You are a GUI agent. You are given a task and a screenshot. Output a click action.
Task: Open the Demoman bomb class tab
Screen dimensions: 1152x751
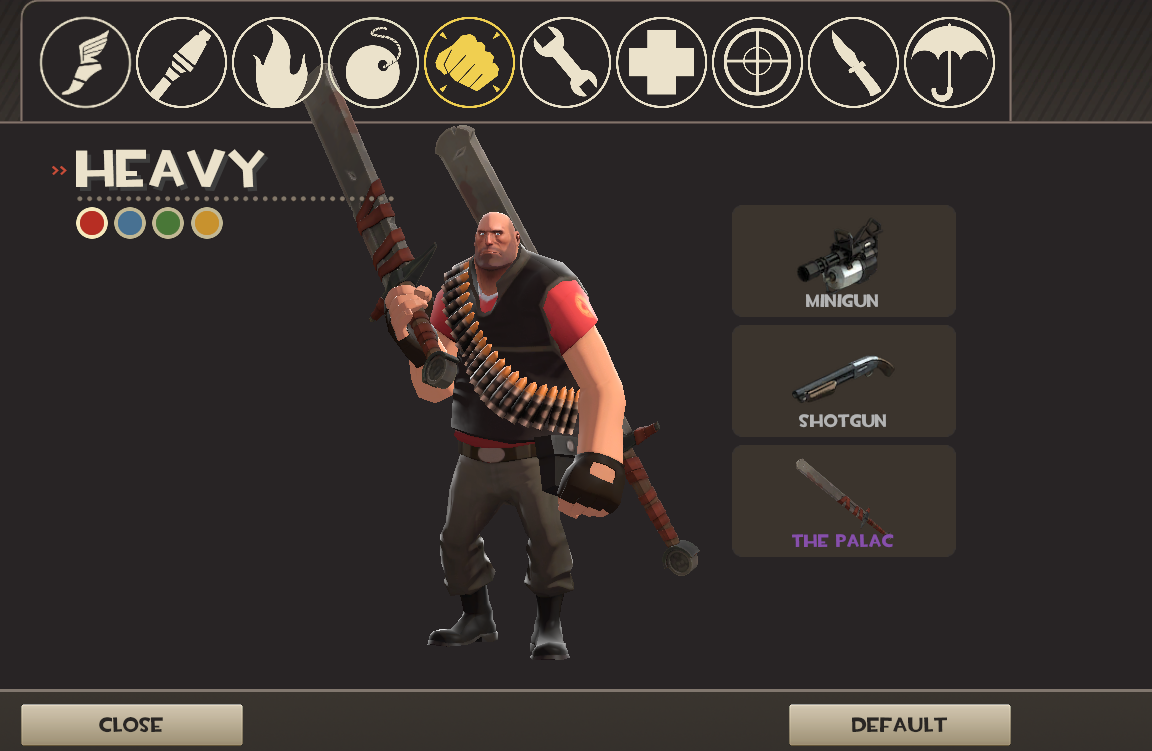373,62
